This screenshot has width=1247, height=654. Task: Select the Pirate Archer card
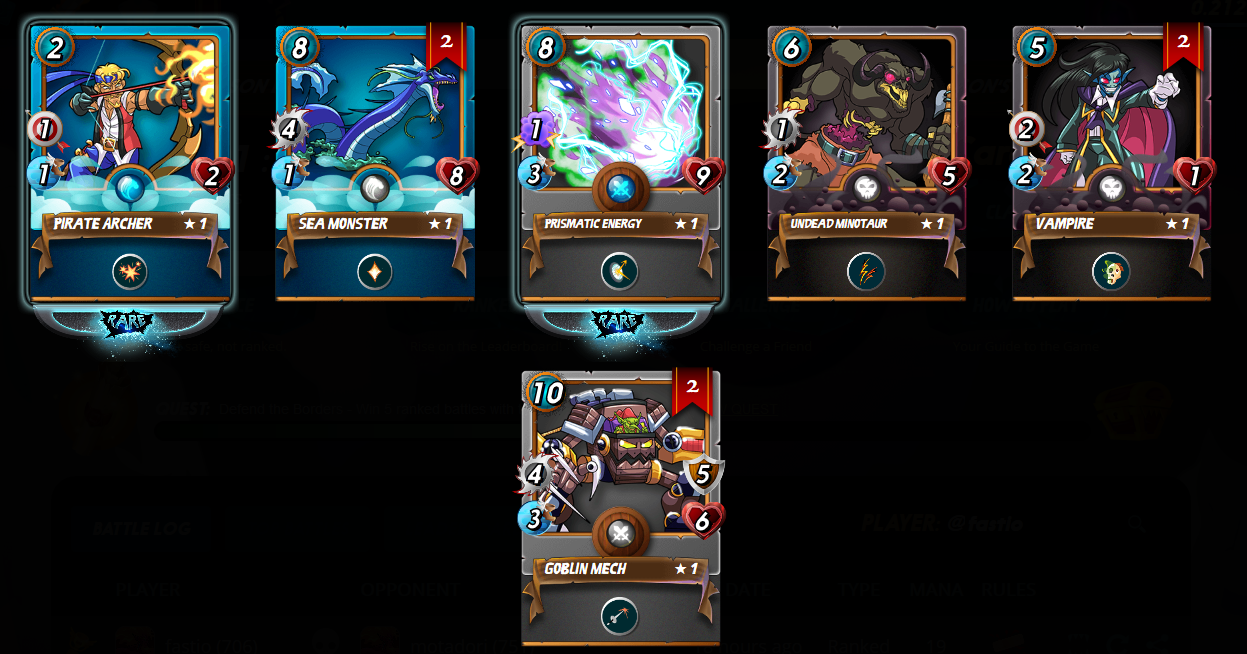(130, 110)
